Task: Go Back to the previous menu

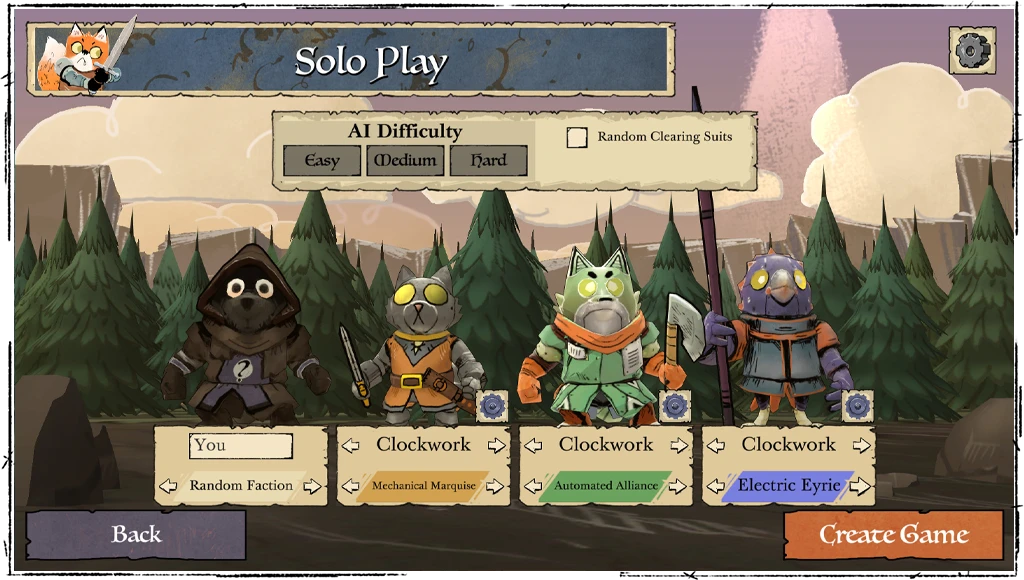Action: point(136,535)
